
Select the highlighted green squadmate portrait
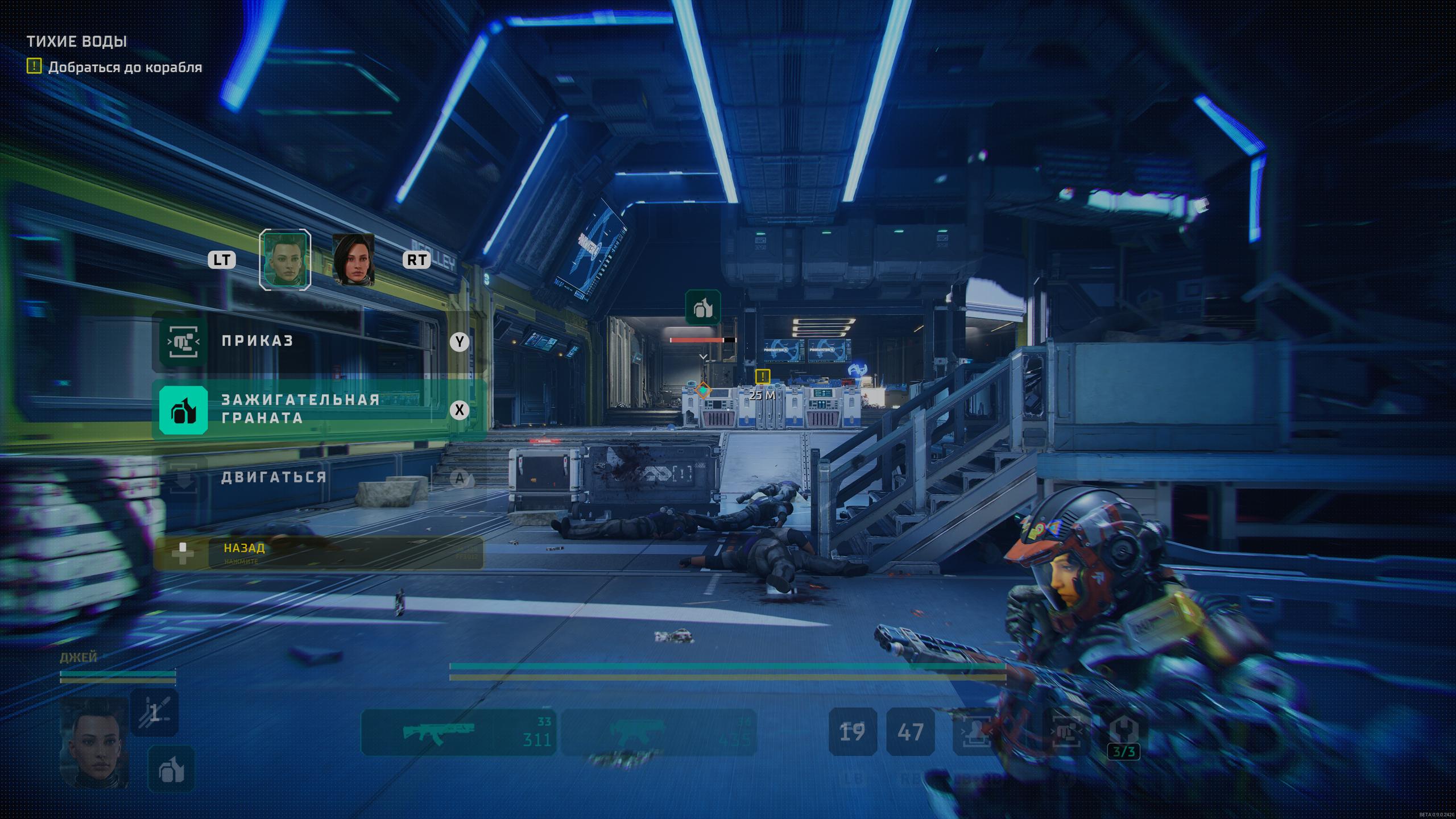pos(285,260)
